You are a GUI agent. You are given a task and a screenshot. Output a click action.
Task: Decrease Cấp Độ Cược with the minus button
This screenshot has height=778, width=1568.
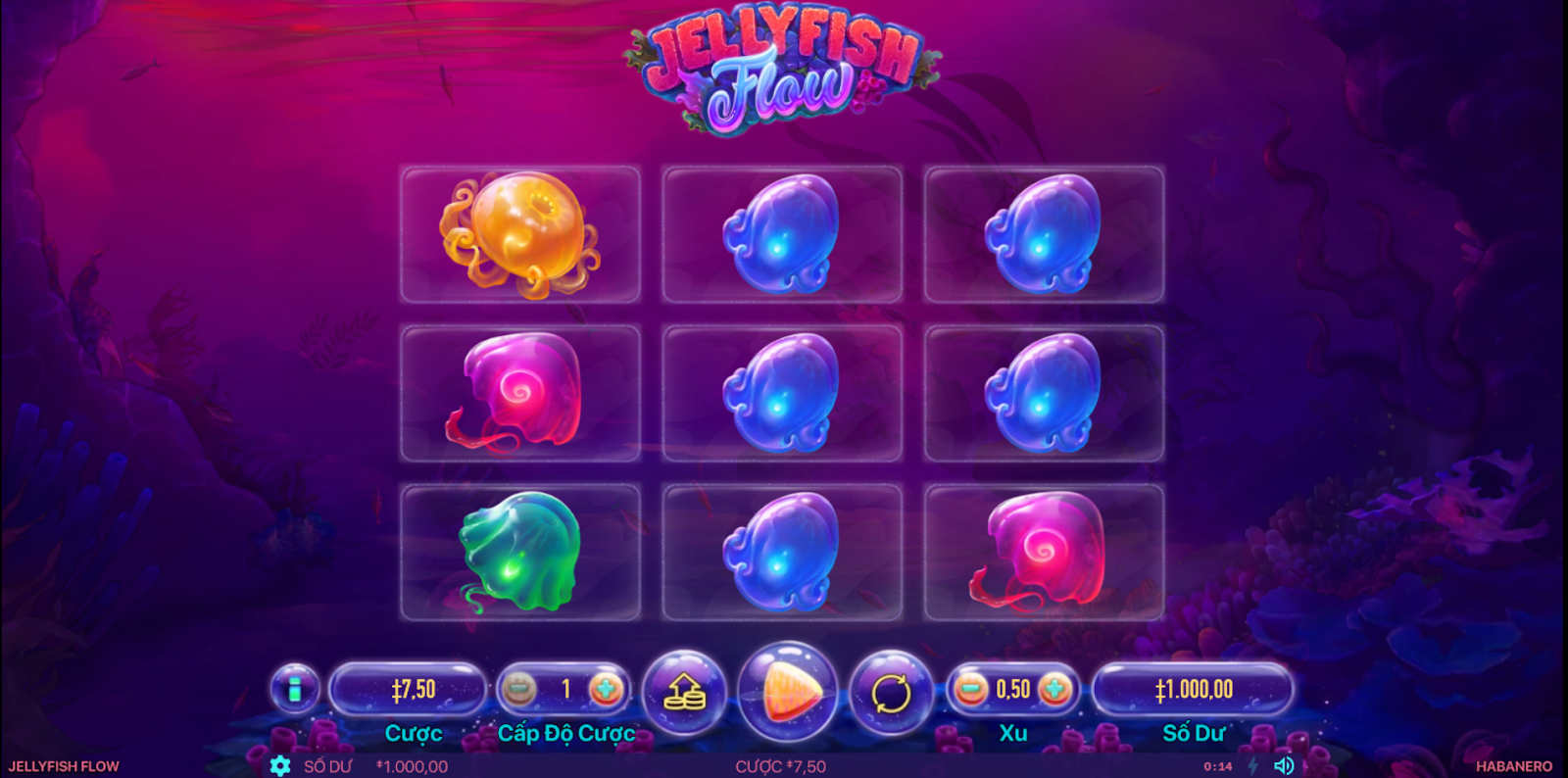518,688
